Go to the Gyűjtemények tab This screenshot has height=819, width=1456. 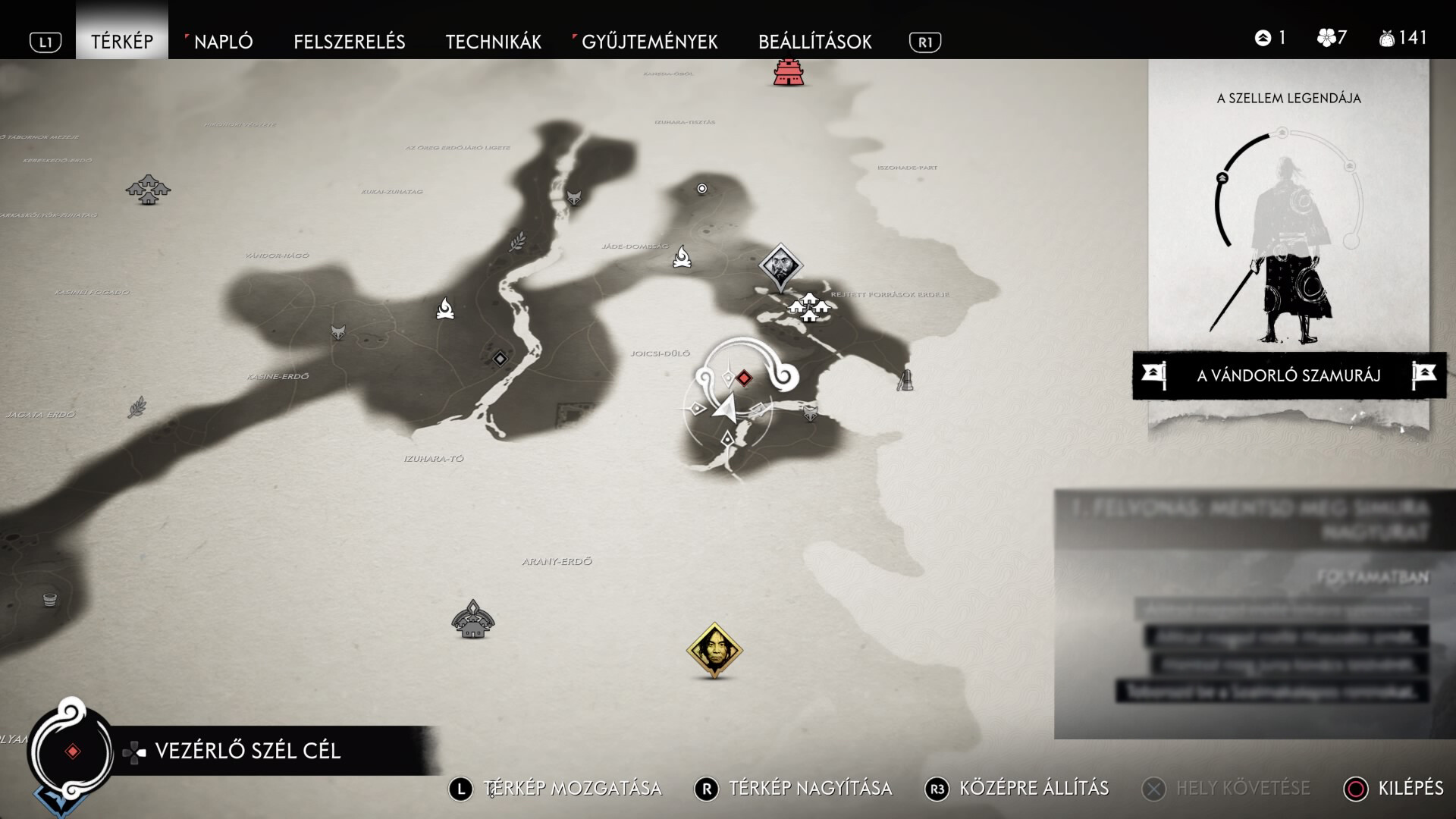(x=649, y=42)
